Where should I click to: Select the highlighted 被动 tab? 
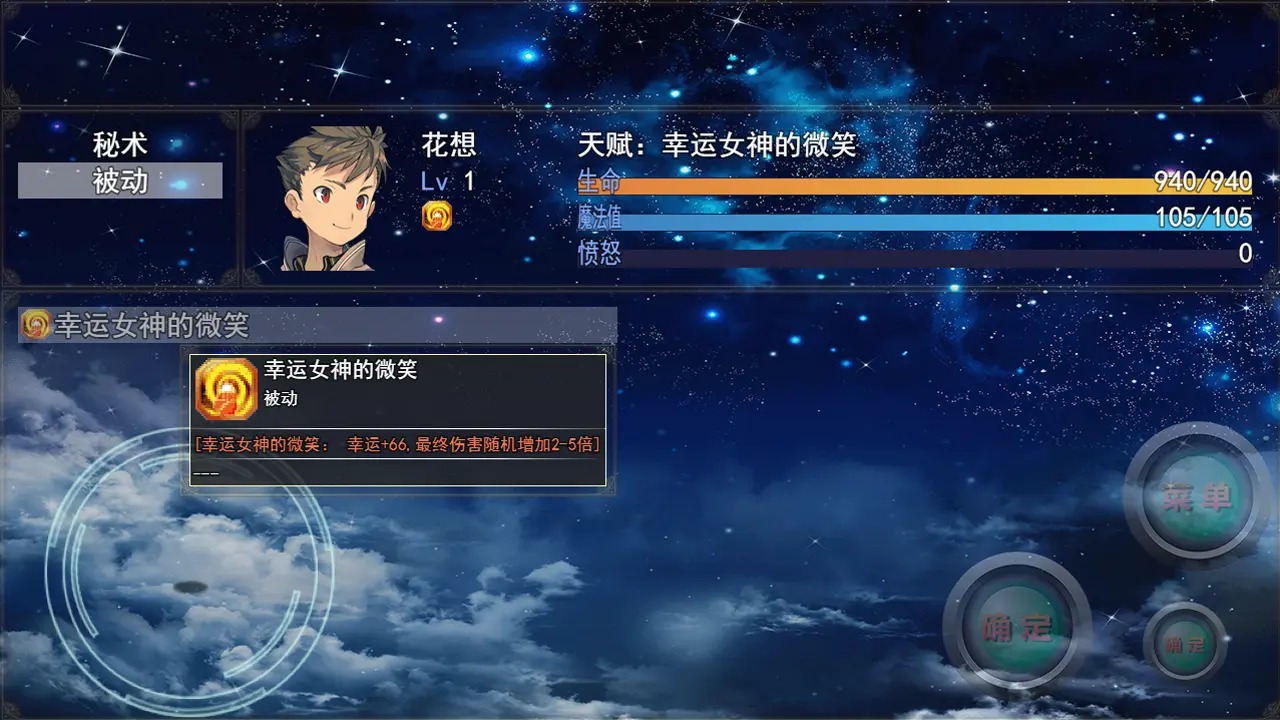pos(120,180)
